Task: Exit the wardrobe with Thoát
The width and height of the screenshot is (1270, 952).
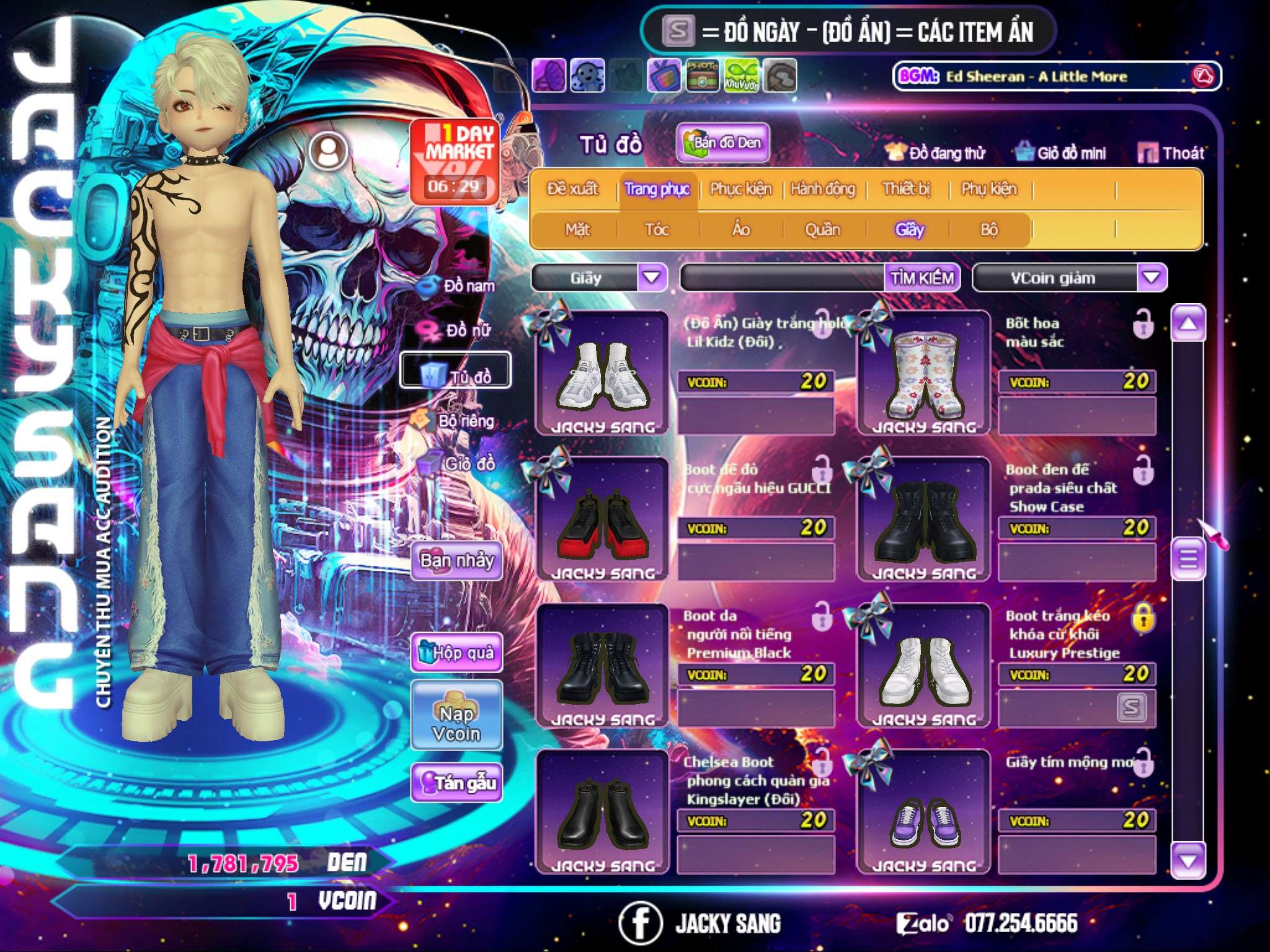Action: click(x=1171, y=153)
